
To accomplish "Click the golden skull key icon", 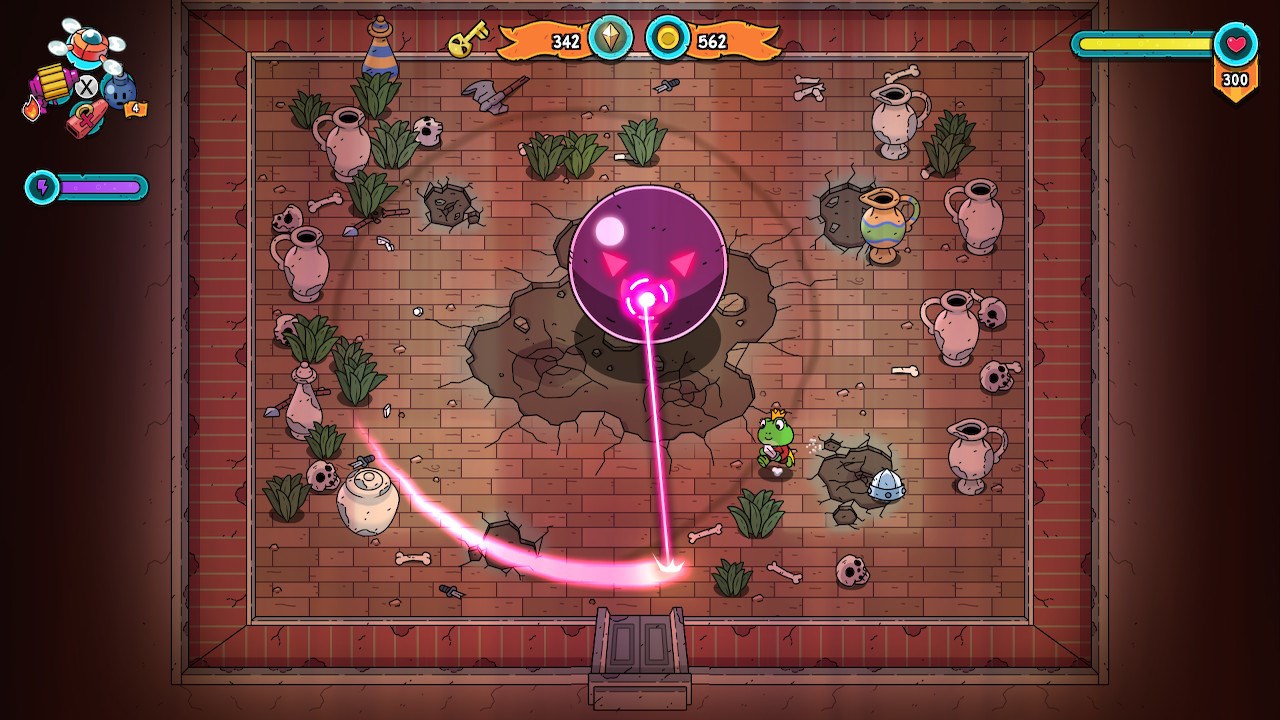I will [466, 40].
